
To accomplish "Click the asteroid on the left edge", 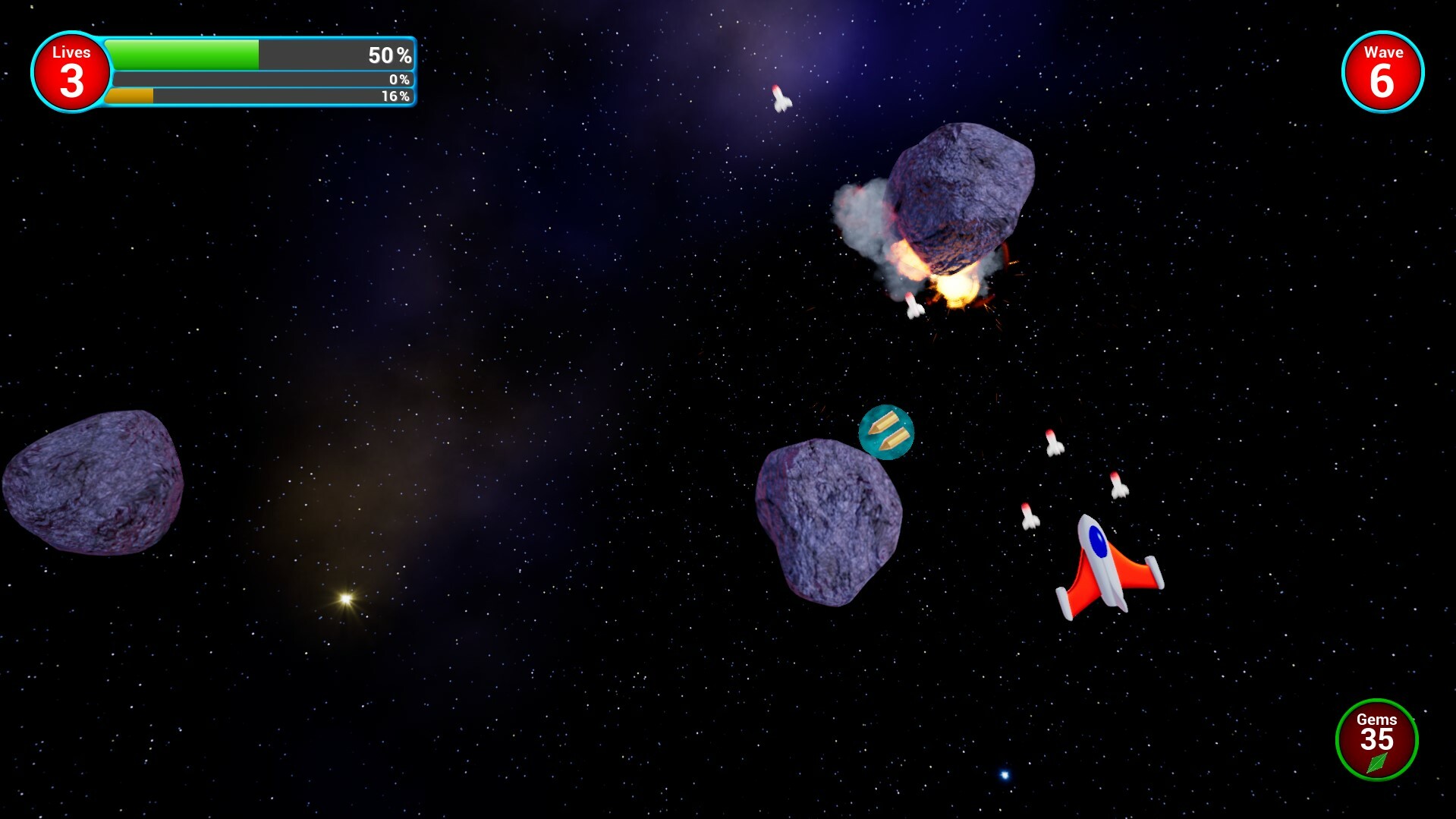I will pyautogui.click(x=91, y=486).
